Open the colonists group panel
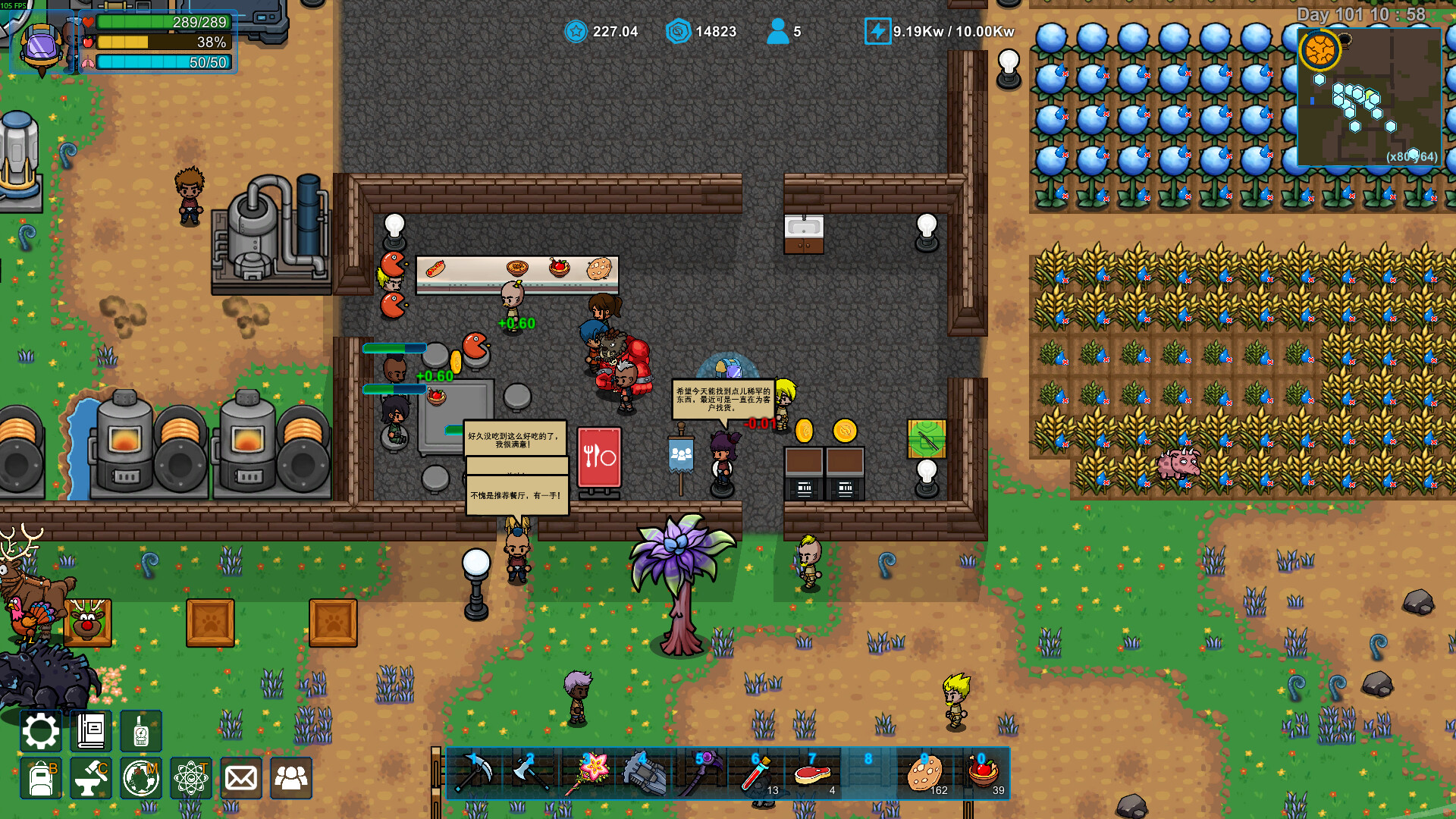Viewport: 1456px width, 819px height. coord(291,778)
